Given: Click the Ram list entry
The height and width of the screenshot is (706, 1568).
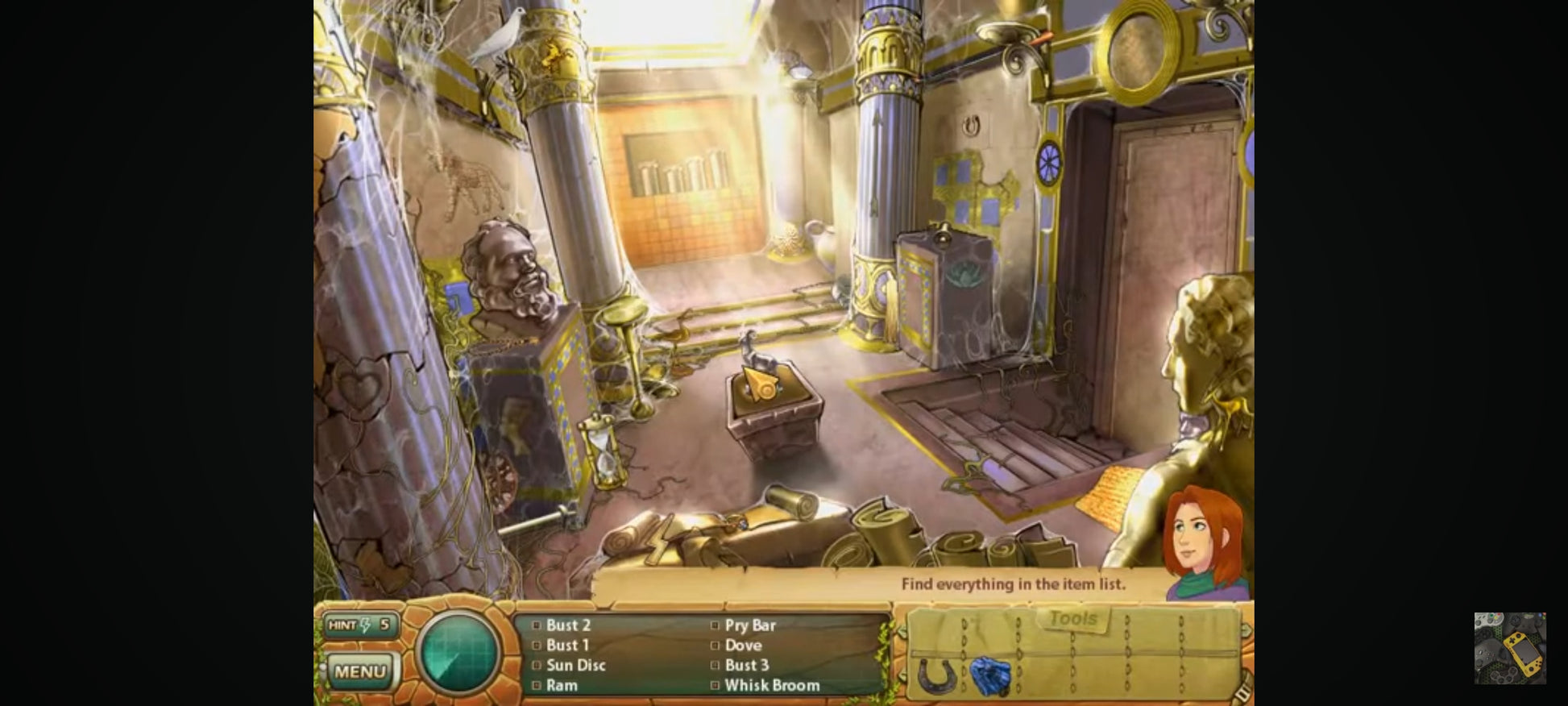Looking at the screenshot, I should (561, 686).
